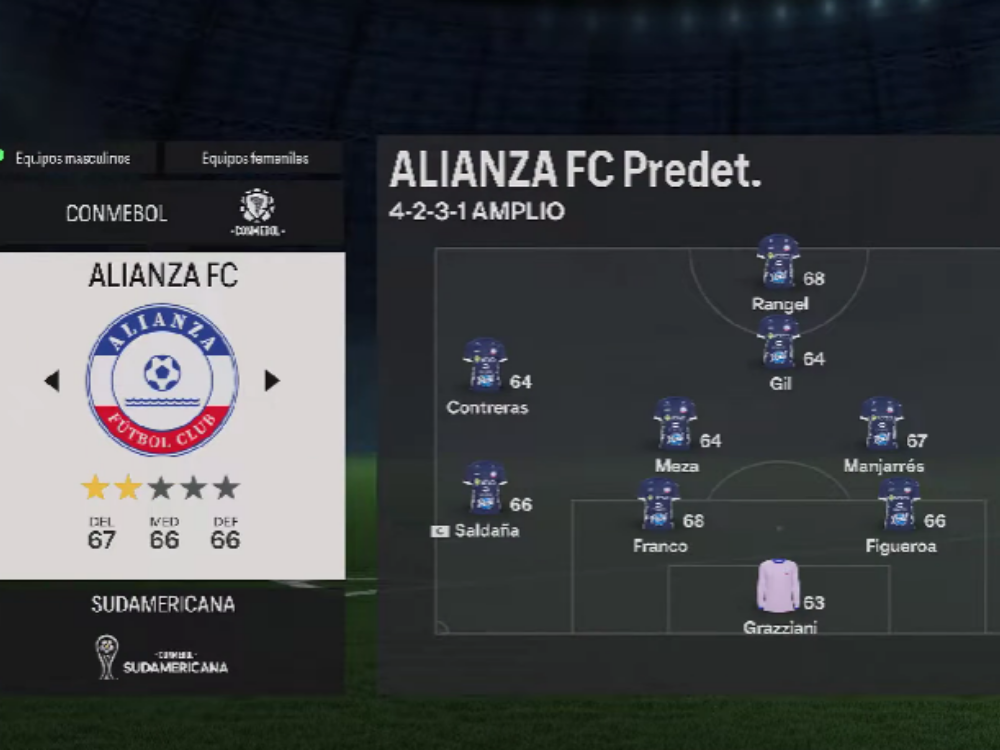Pick captain Saldaña in the lineup

485,488
